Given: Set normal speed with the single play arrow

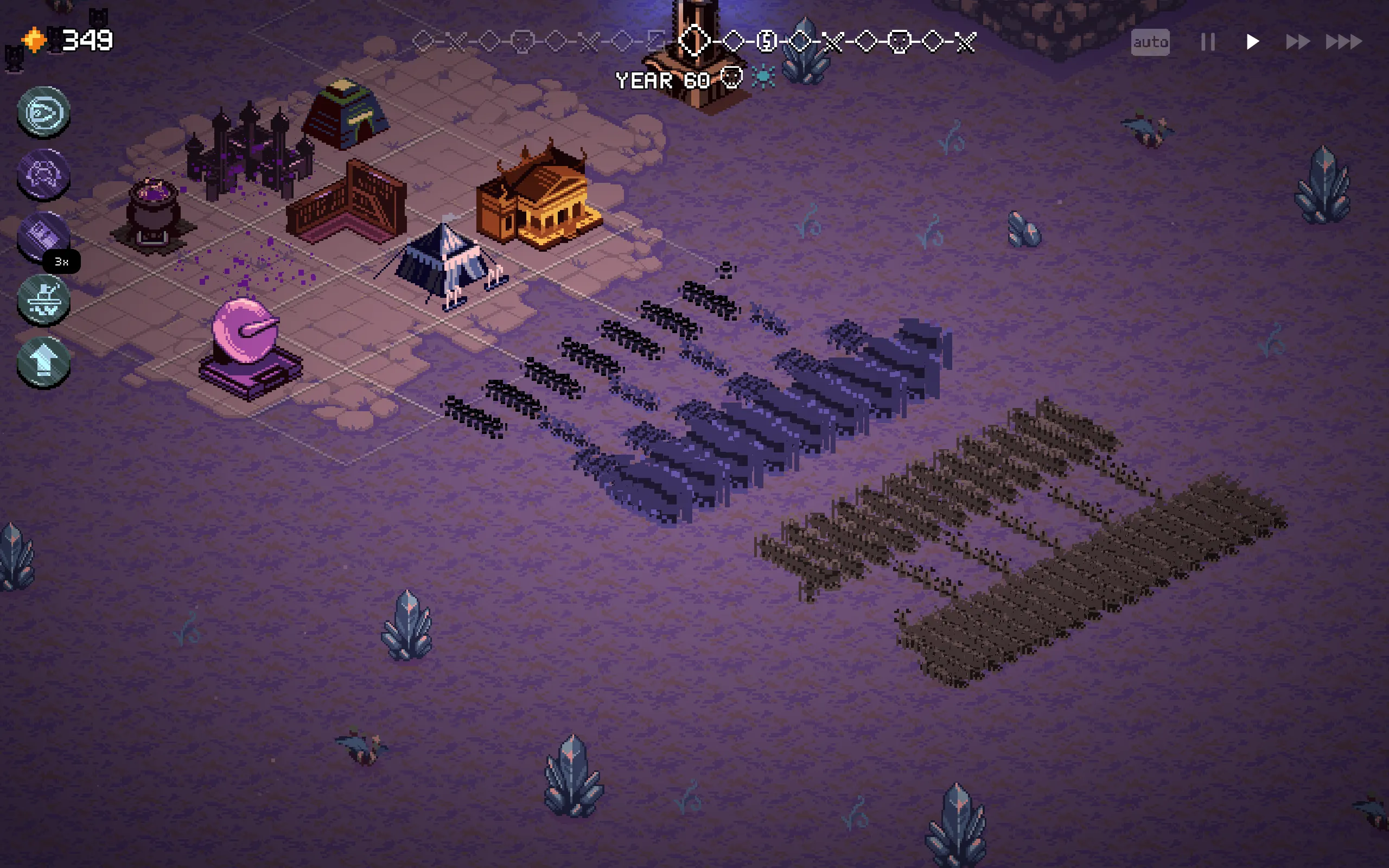Looking at the screenshot, I should (x=1252, y=42).
